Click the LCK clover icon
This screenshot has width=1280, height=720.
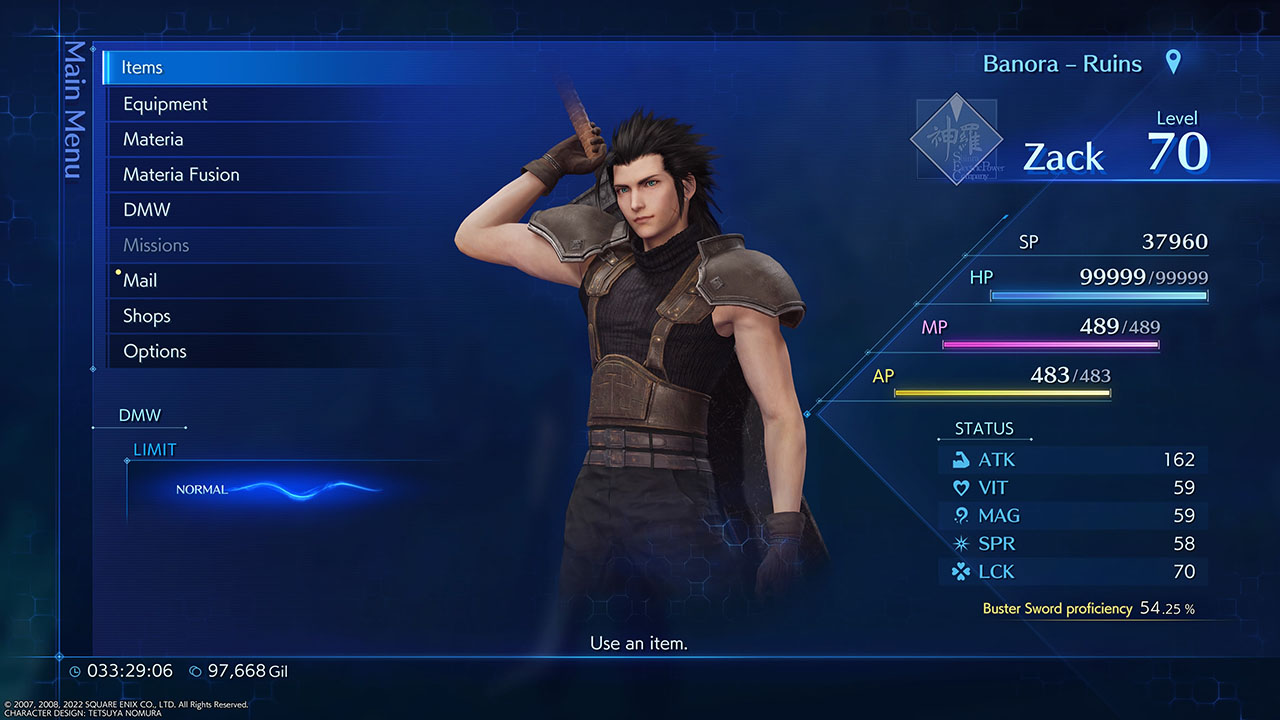(959, 571)
